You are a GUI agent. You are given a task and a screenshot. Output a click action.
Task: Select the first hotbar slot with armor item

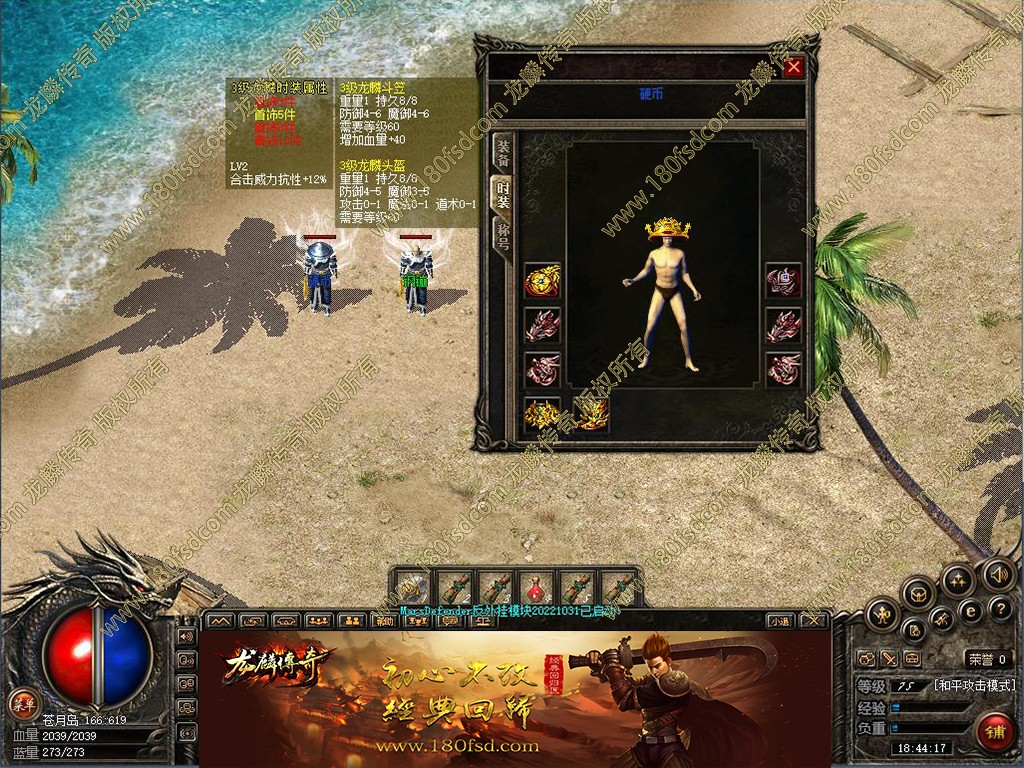[411, 589]
